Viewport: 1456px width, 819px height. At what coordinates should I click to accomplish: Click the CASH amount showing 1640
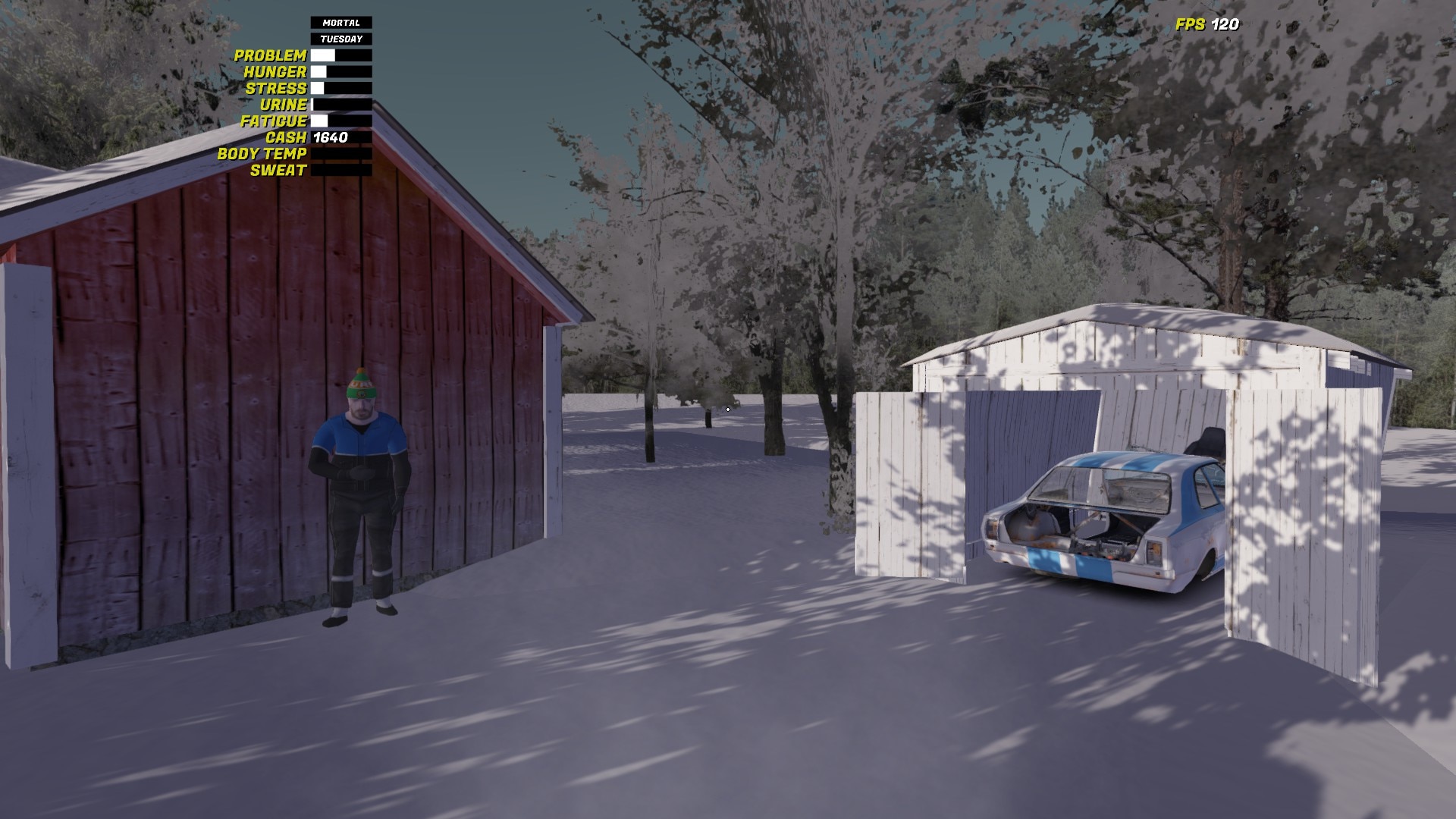click(x=330, y=138)
